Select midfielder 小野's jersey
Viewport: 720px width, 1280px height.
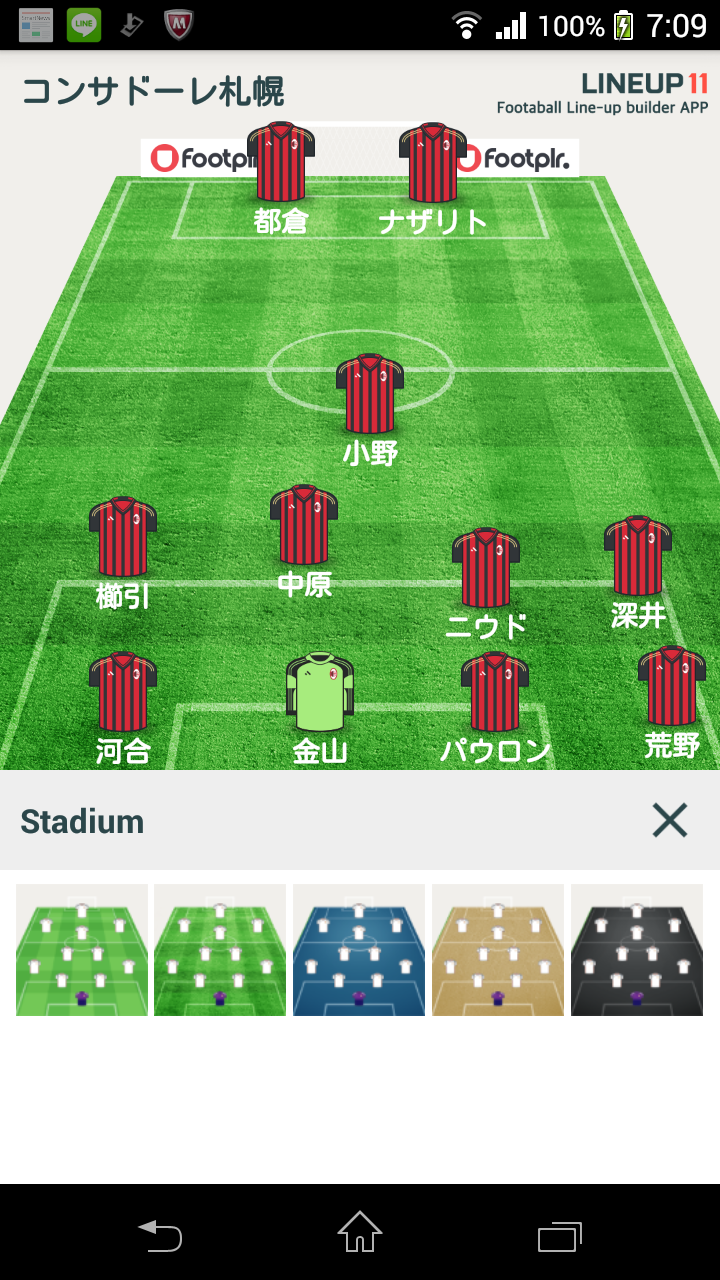370,393
